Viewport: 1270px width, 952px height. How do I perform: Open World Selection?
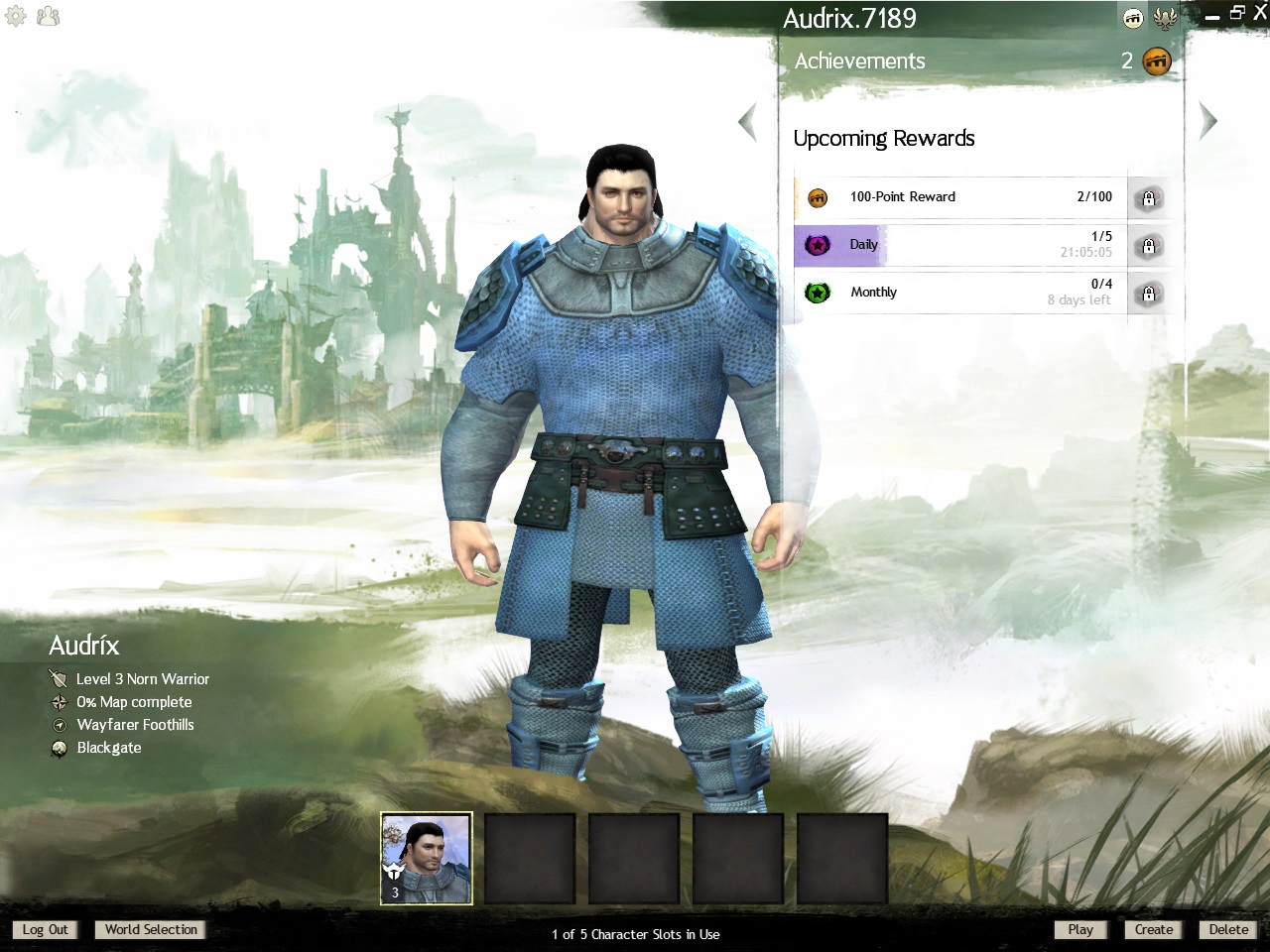click(151, 929)
